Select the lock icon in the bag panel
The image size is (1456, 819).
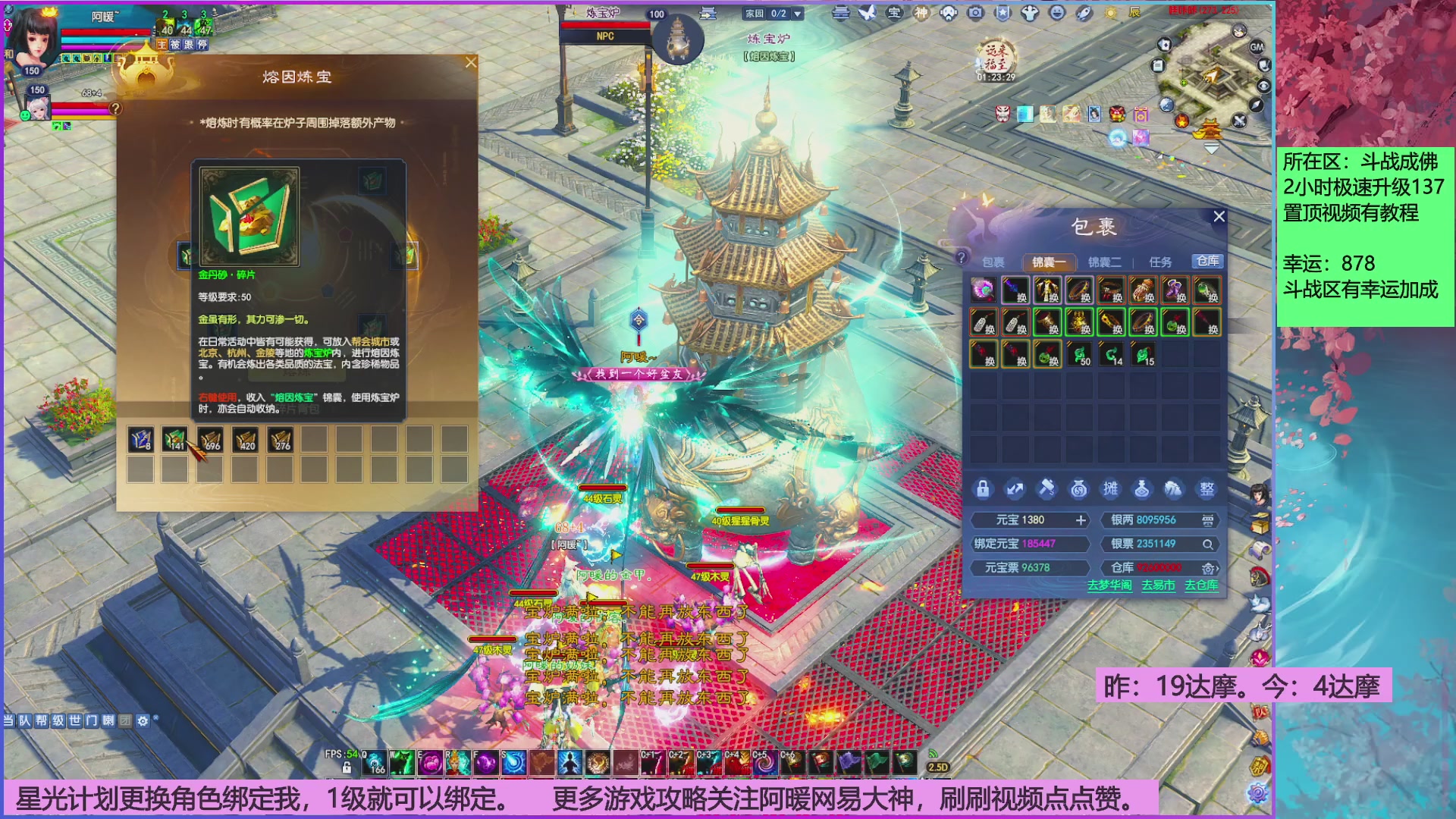984,489
